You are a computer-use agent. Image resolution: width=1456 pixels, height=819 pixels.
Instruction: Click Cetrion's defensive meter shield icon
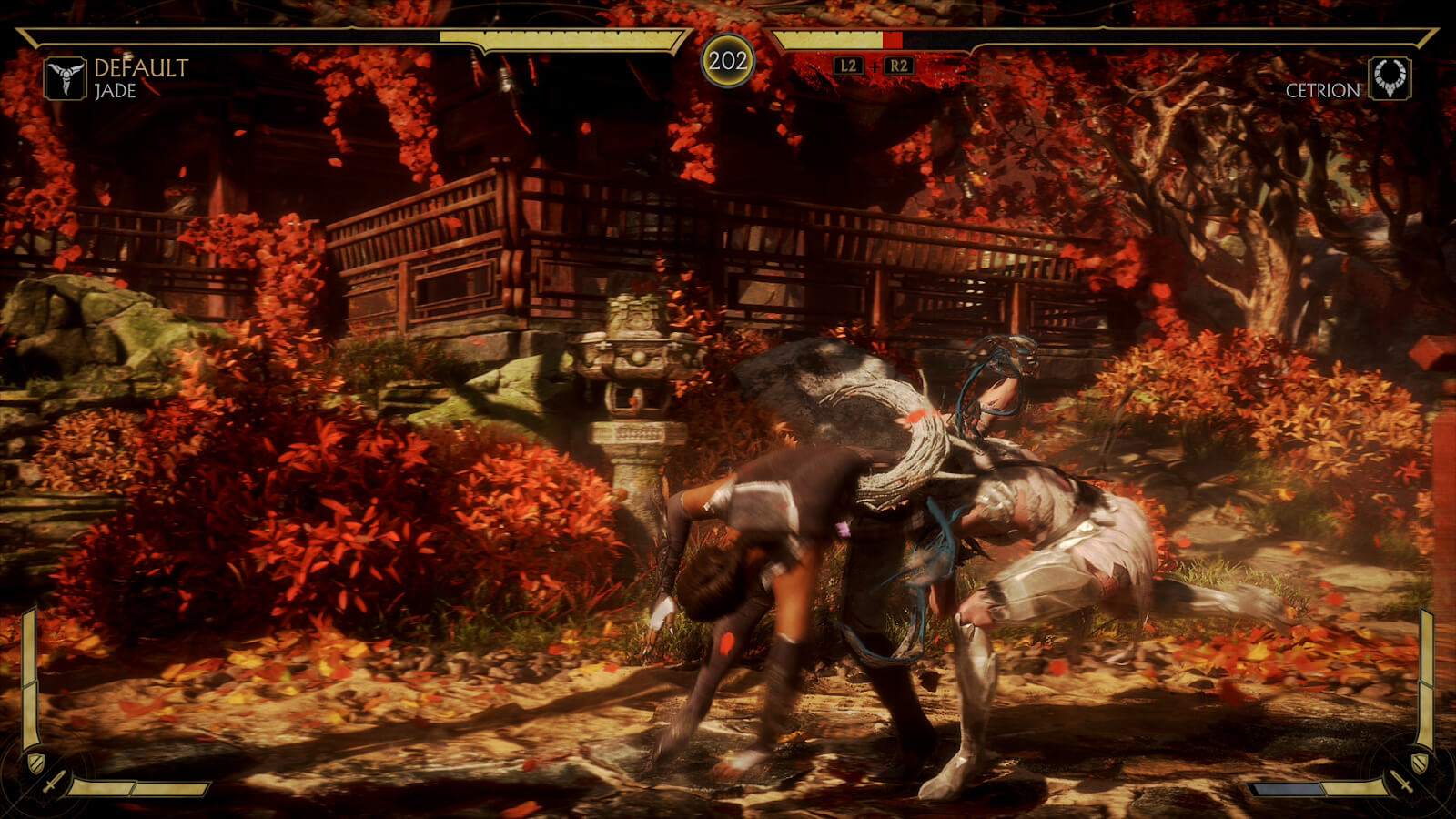click(x=1419, y=762)
